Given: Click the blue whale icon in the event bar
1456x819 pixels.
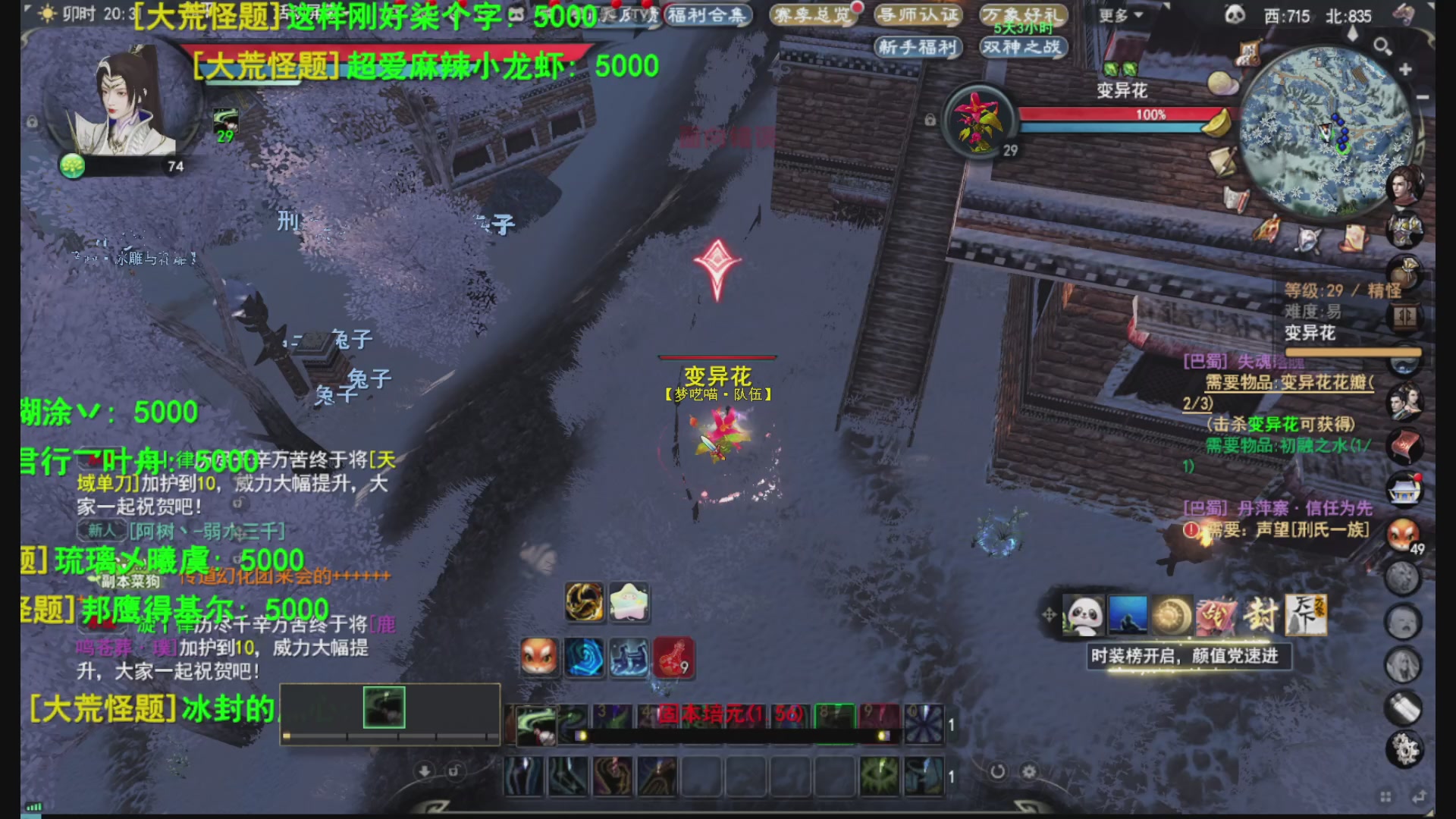Looking at the screenshot, I should tap(1129, 615).
